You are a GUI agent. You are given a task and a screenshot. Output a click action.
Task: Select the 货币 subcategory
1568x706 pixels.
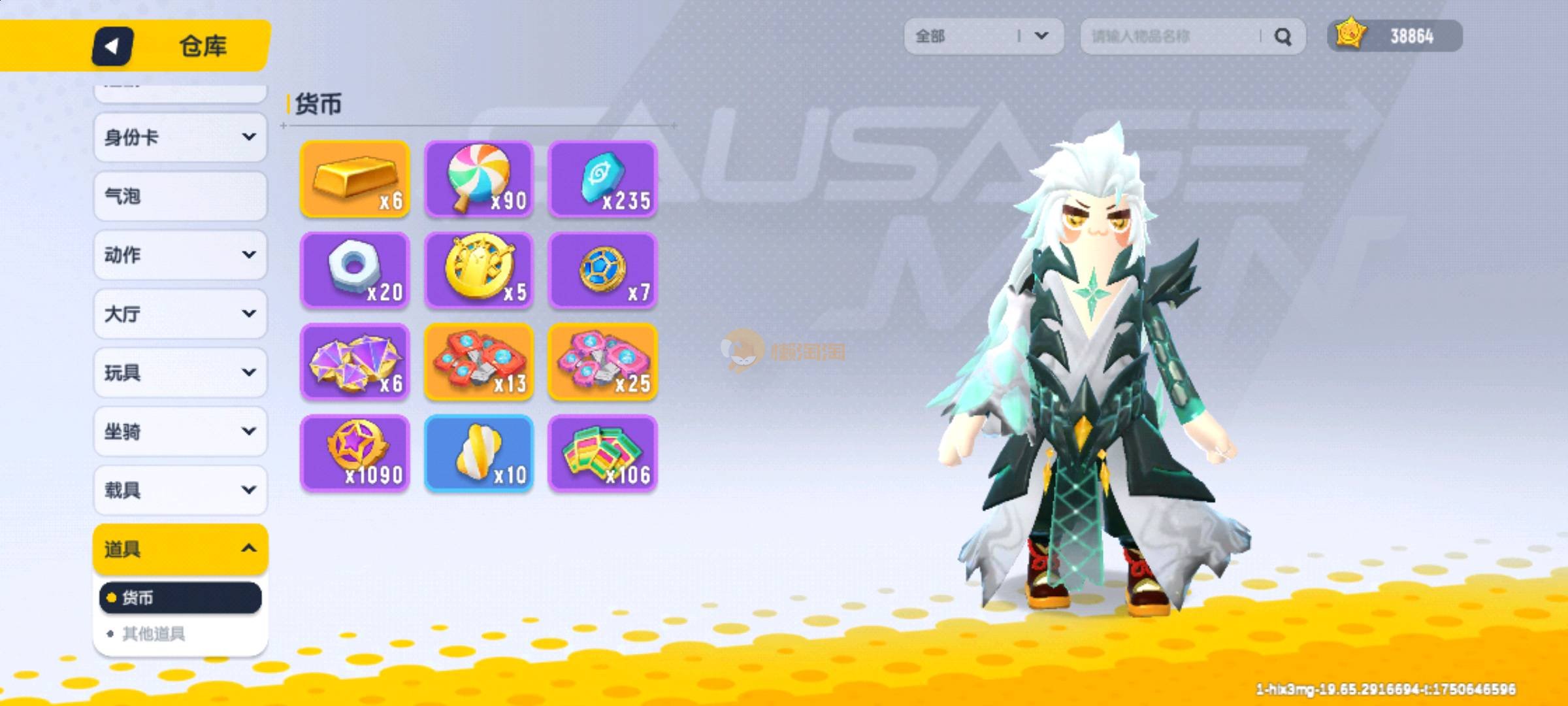pos(180,597)
